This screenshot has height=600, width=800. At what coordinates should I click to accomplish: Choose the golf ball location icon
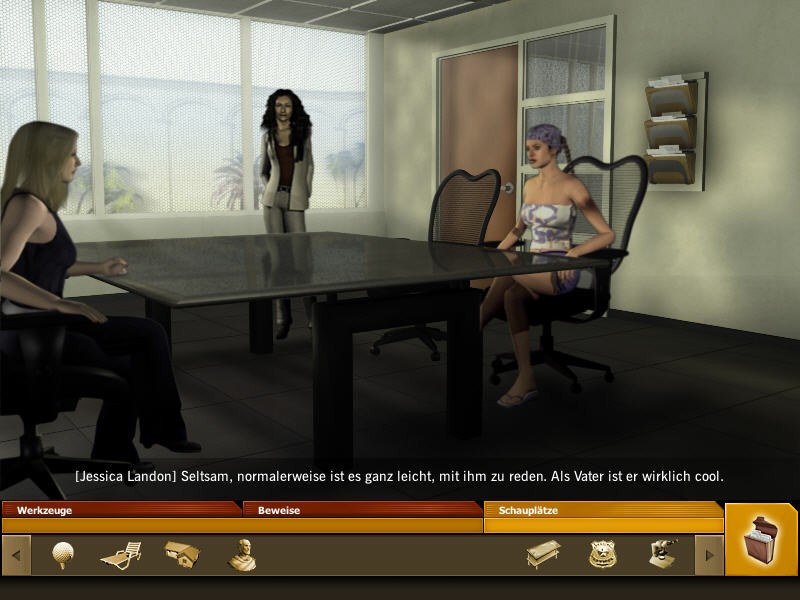[x=63, y=555]
